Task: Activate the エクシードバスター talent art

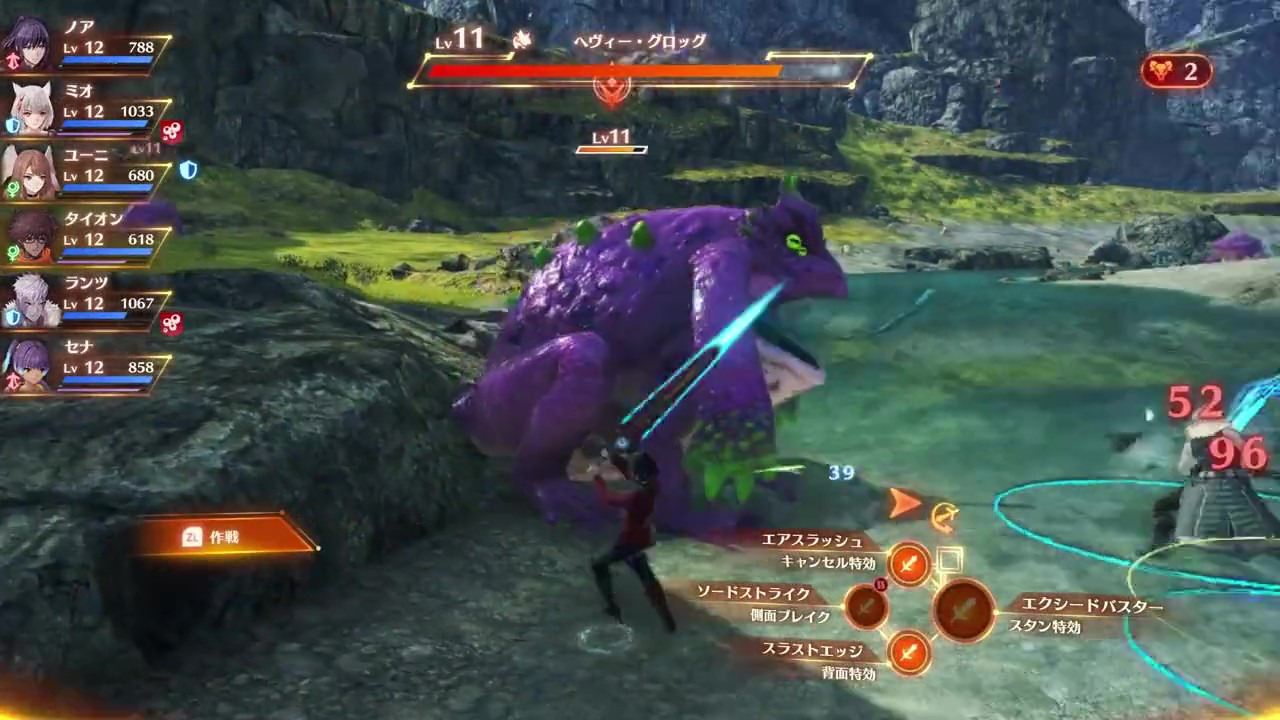Action: click(964, 610)
